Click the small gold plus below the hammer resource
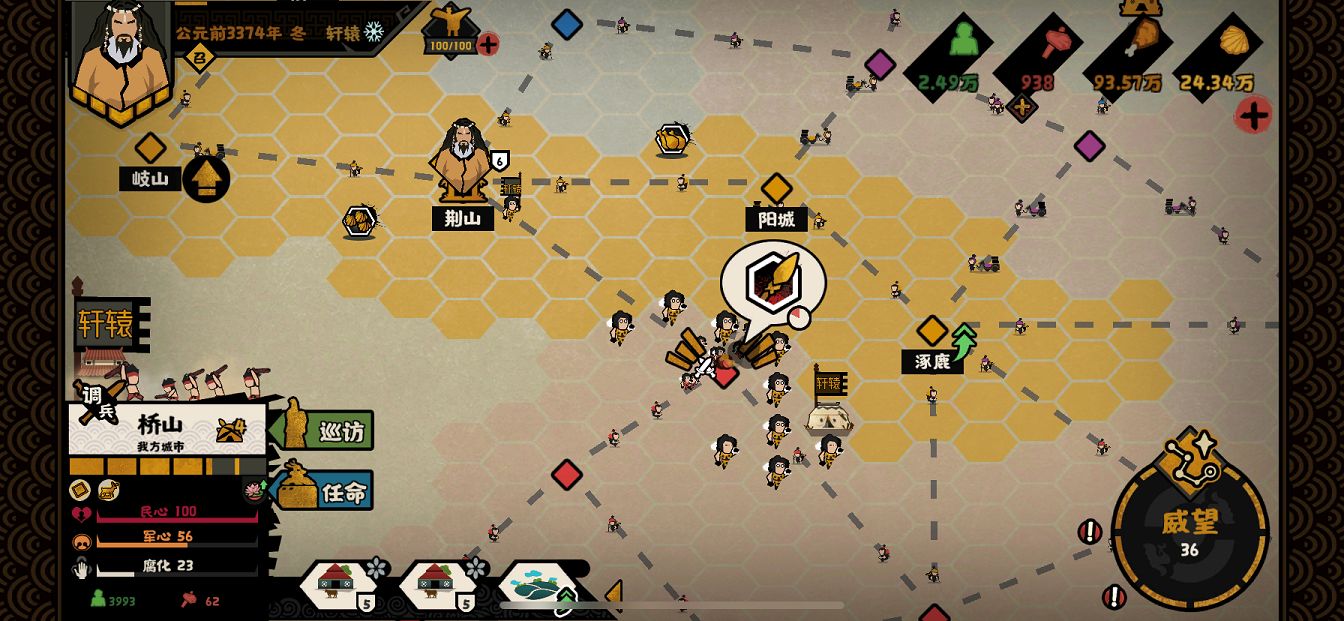Screen dimensions: 1344x621 point(1021,107)
